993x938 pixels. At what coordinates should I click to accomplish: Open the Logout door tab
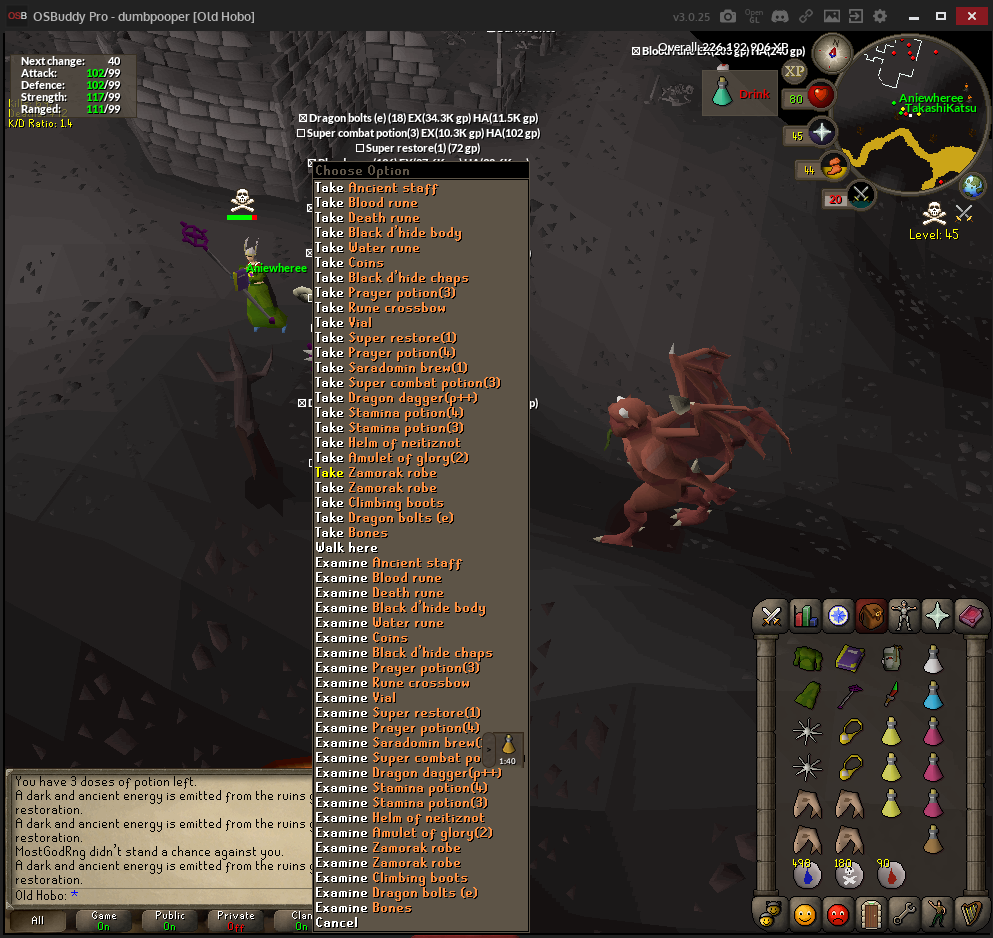tap(870, 913)
